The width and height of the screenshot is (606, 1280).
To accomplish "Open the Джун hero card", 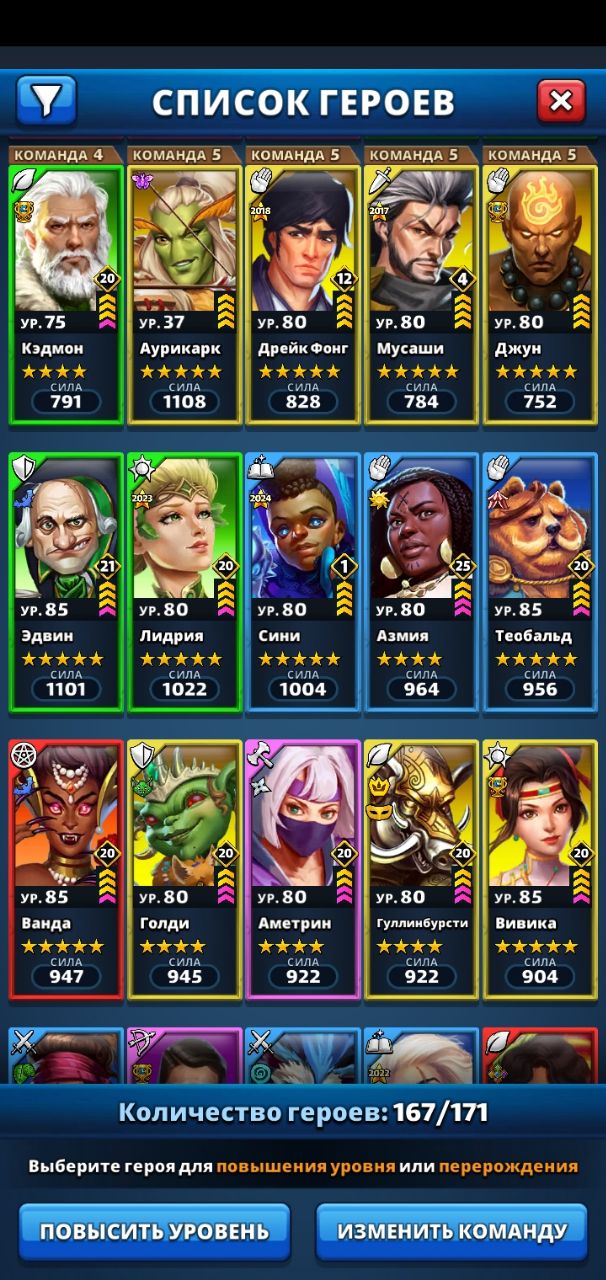I will [x=539, y=293].
